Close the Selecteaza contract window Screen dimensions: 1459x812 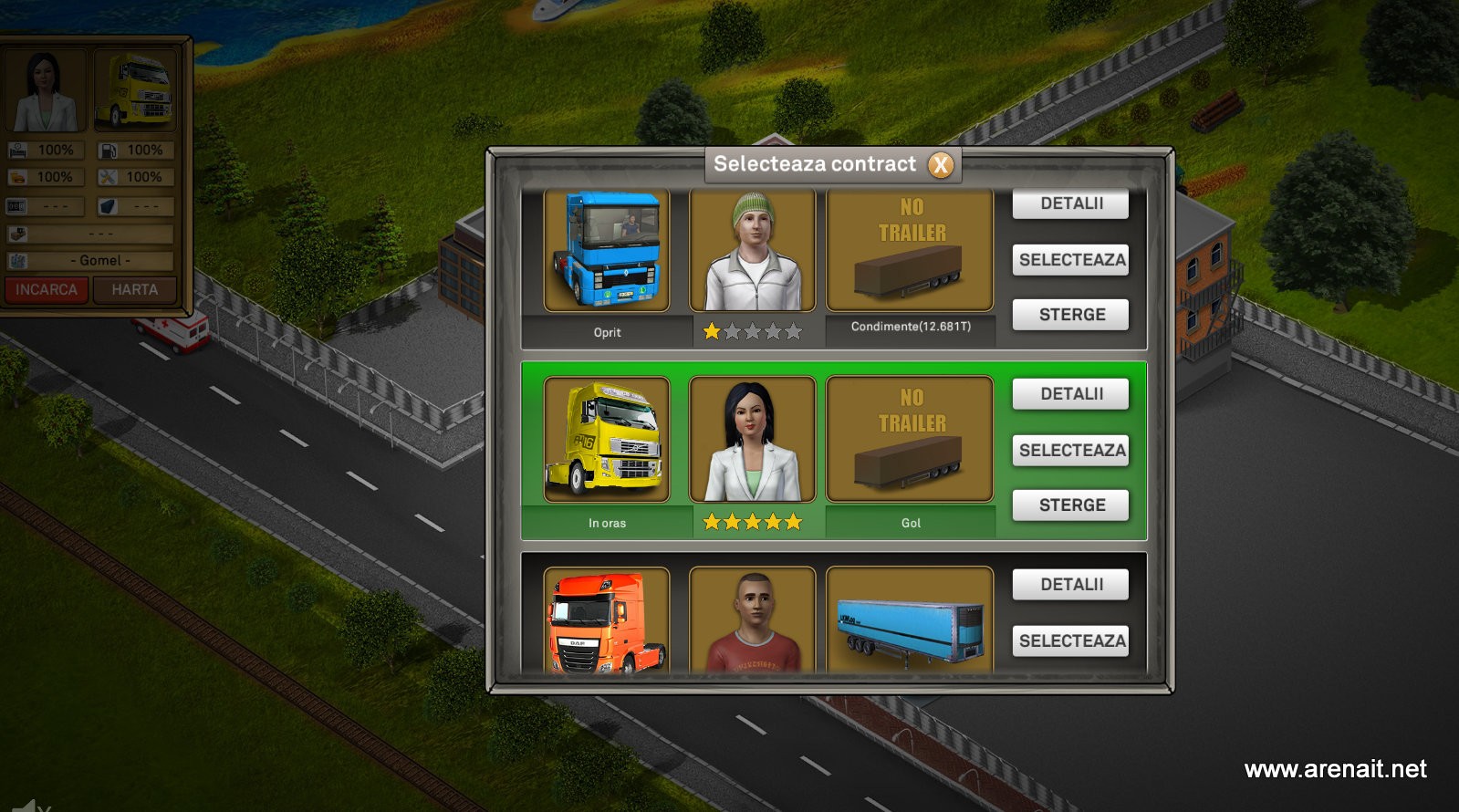941,165
